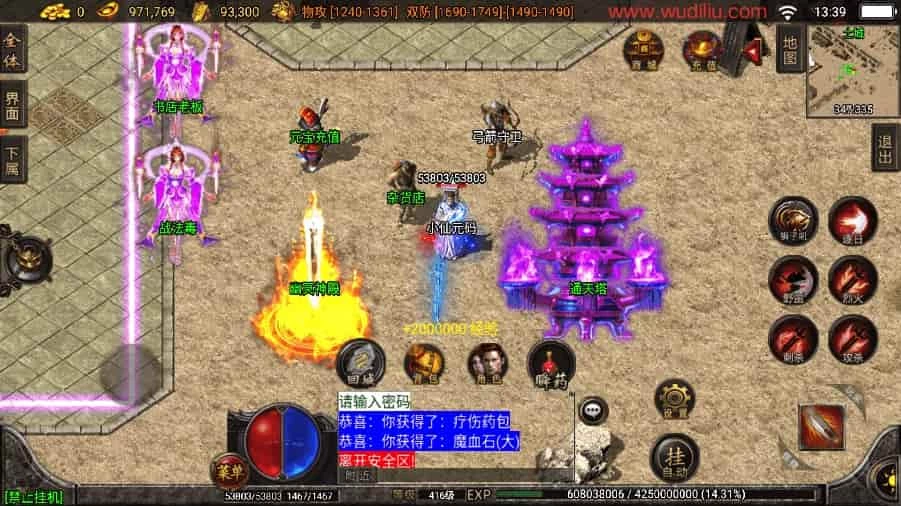Use the 回城 return scroll icon

click(x=360, y=363)
